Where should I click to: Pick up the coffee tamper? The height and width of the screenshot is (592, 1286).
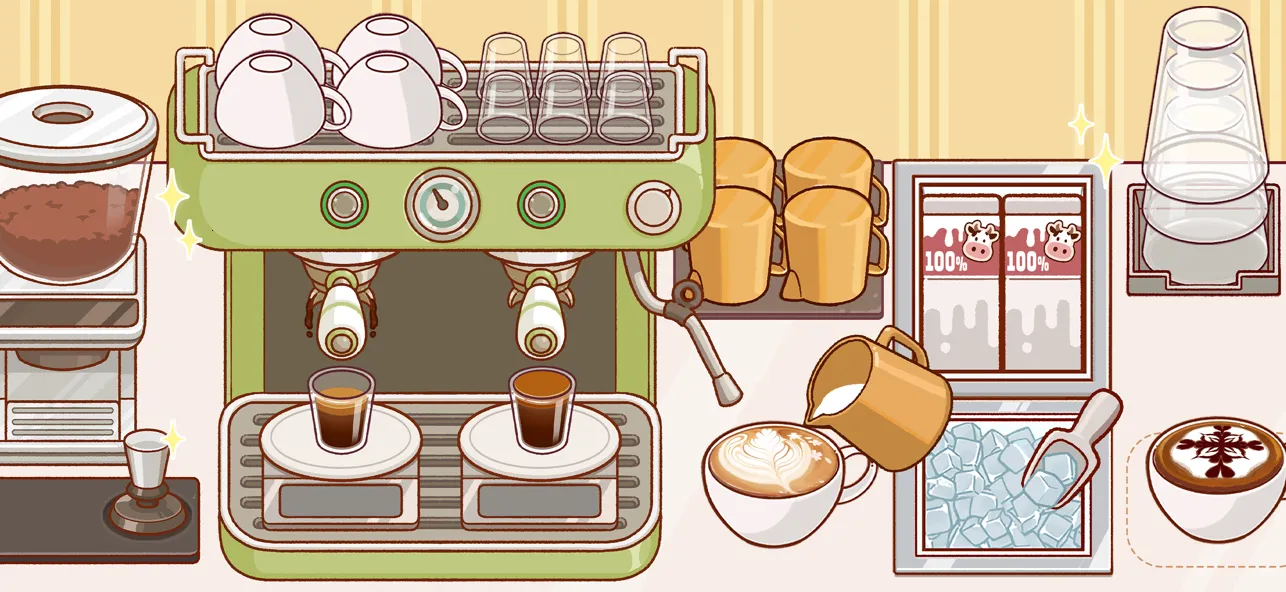pos(146,480)
